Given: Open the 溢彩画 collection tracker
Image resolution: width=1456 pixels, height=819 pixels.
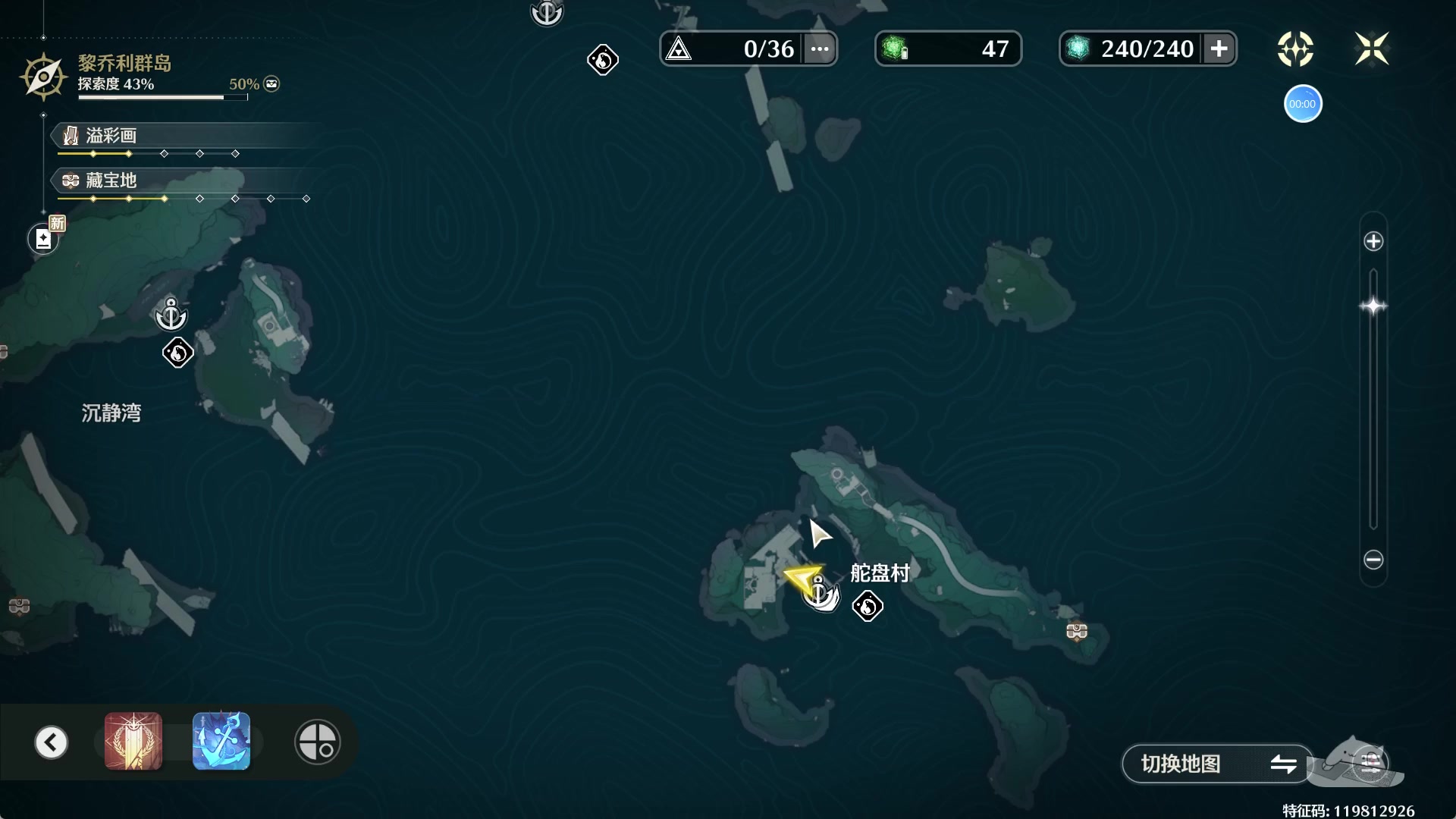Looking at the screenshot, I should tap(111, 136).
